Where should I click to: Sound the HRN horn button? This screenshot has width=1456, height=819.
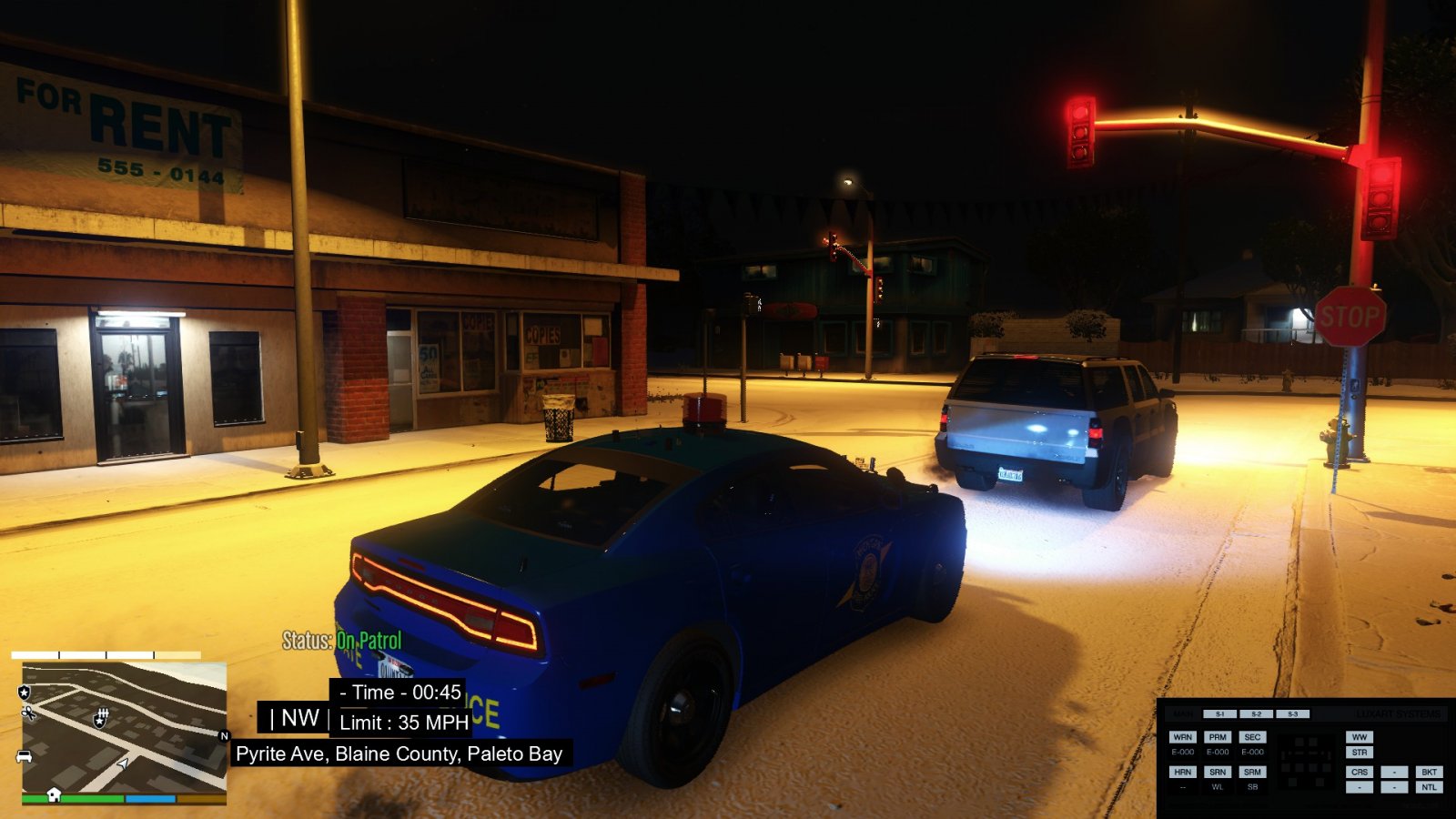tap(1182, 772)
